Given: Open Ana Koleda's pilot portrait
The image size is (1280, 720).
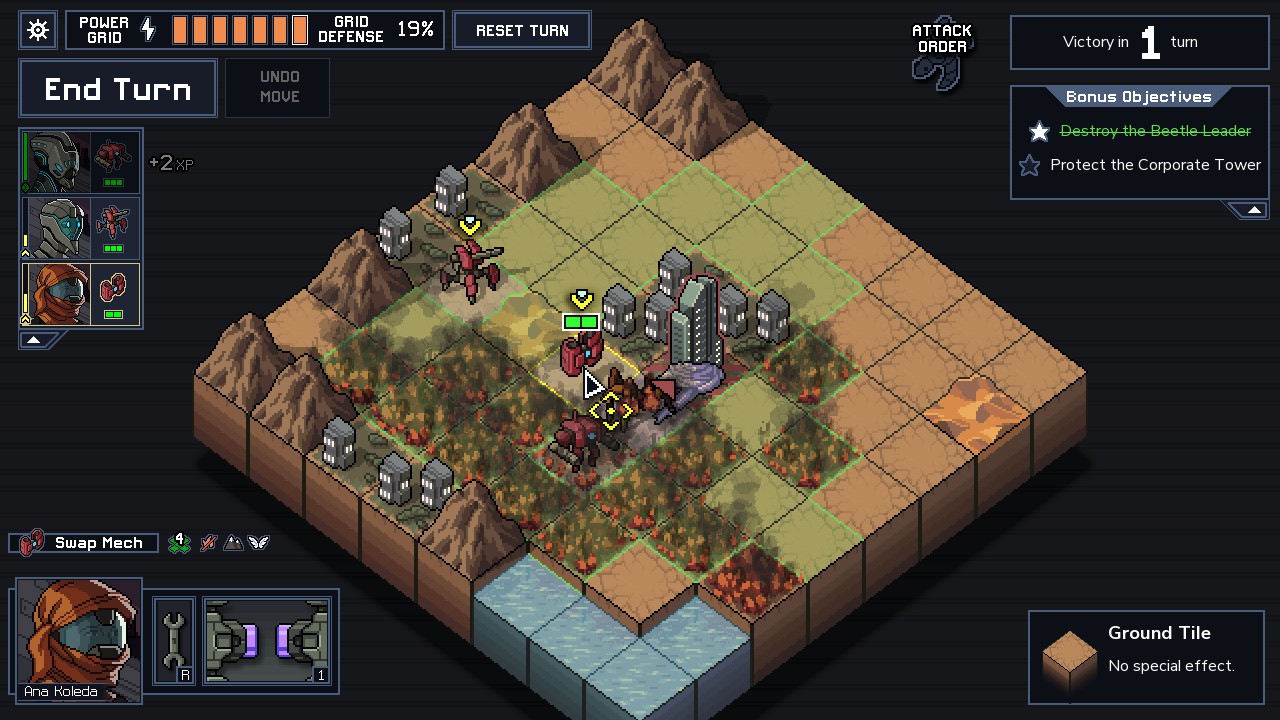Looking at the screenshot, I should pyautogui.click(x=79, y=637).
